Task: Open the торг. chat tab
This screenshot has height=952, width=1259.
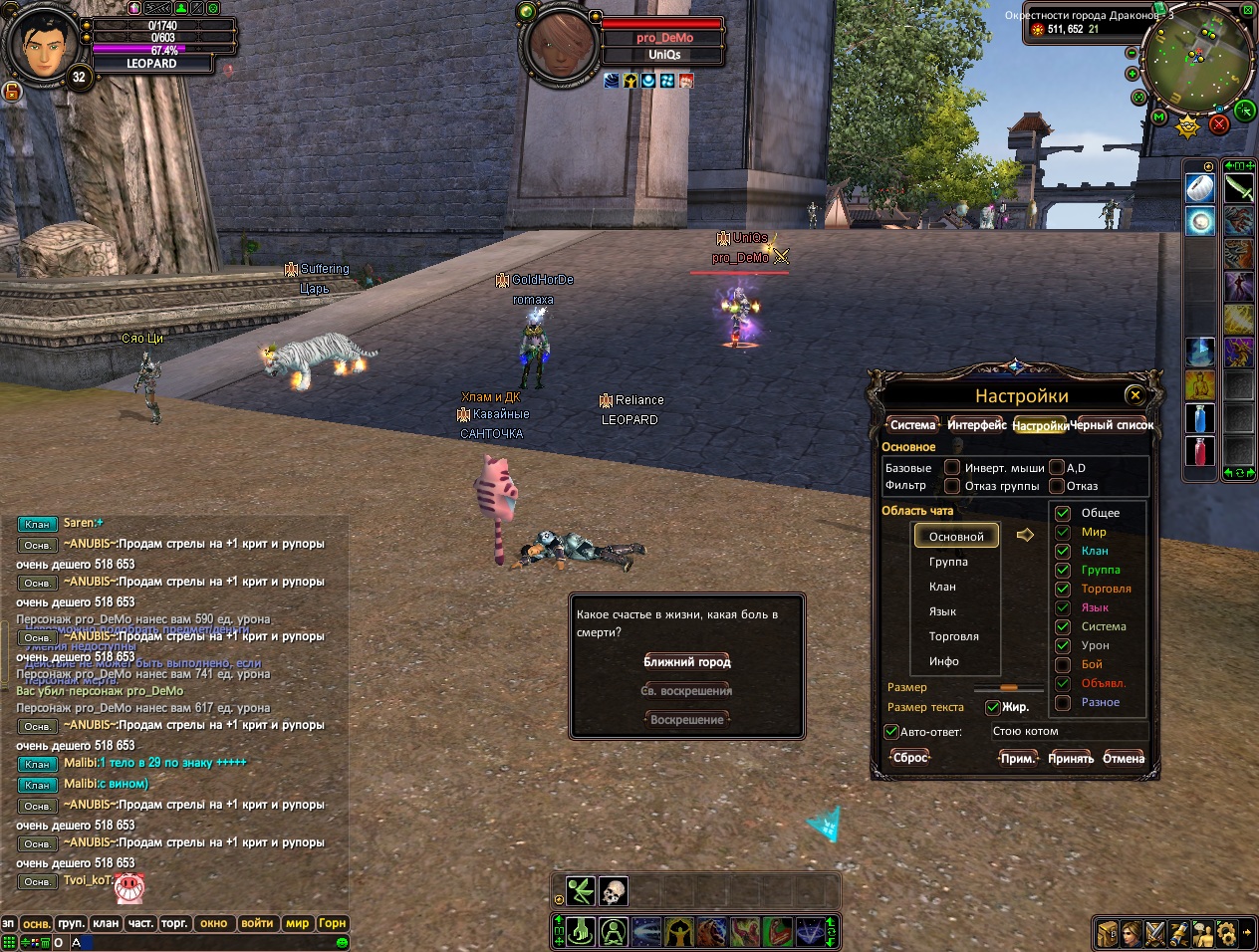Action: 174,923
